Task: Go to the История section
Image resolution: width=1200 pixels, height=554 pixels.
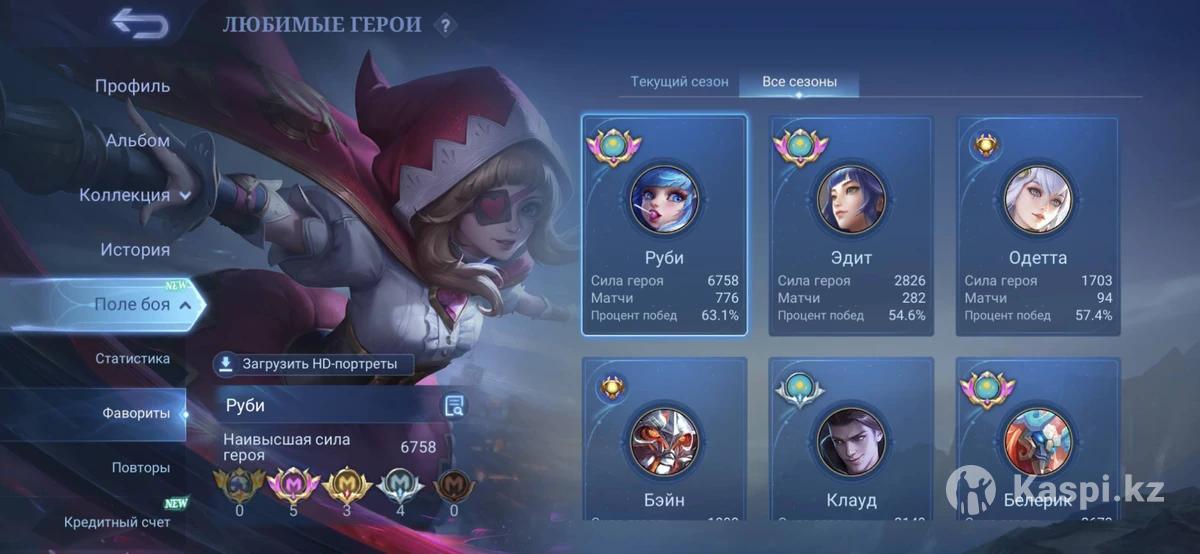Action: 135,250
